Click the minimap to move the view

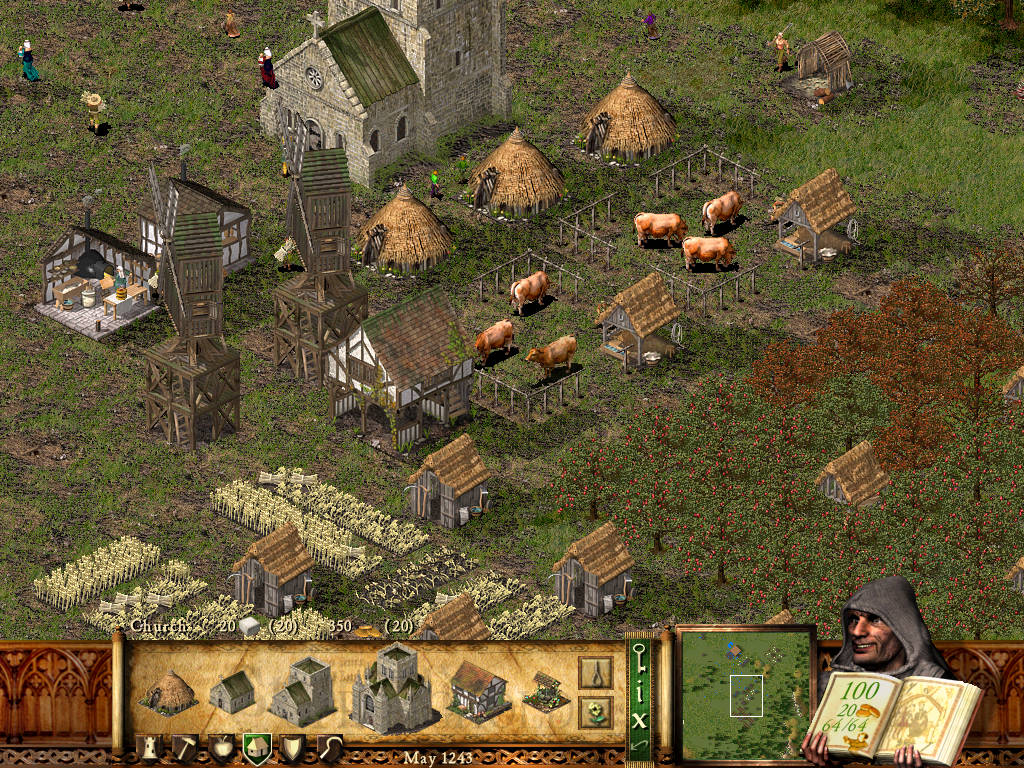pos(746,694)
